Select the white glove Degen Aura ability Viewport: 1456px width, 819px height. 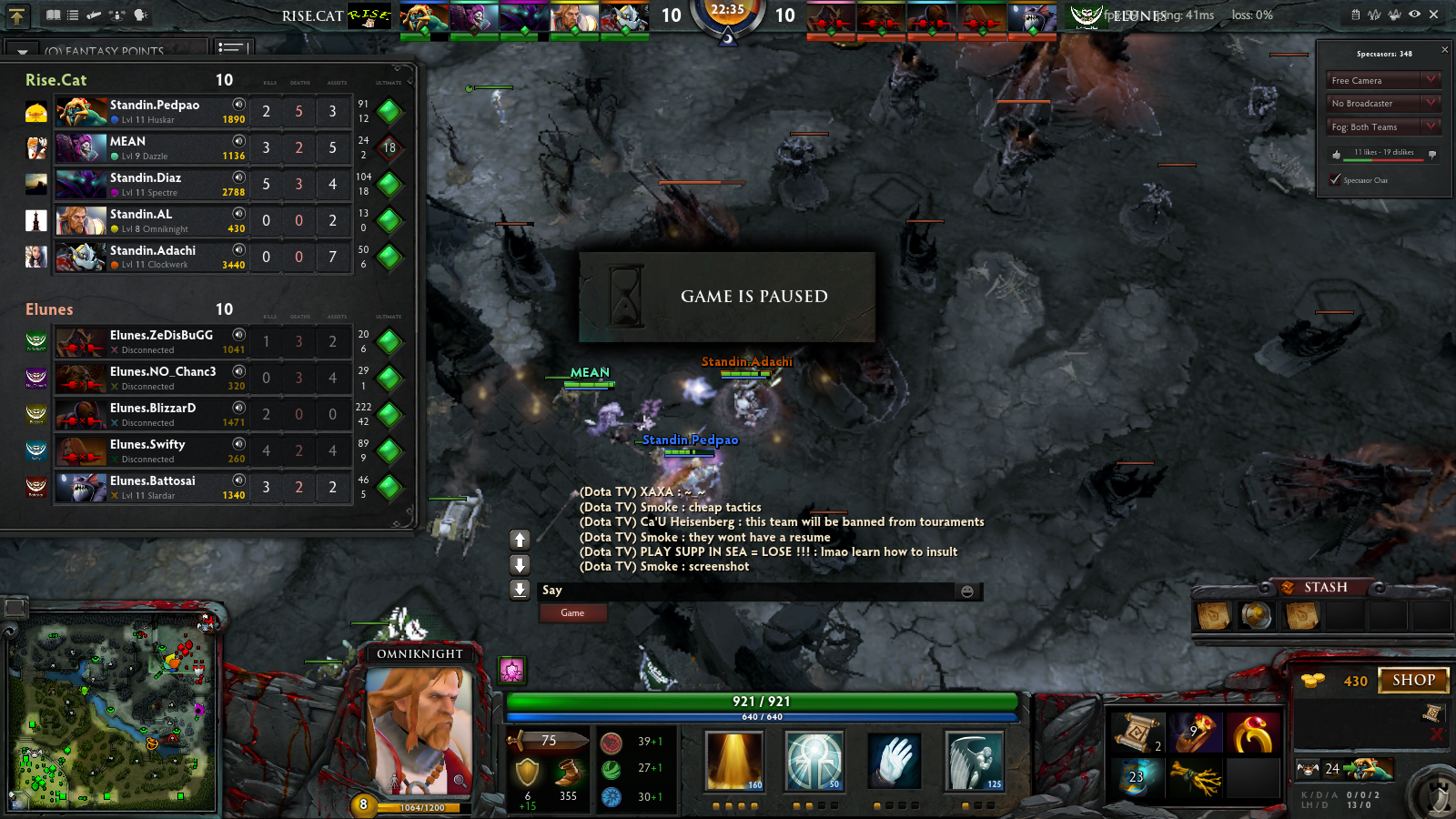point(895,761)
